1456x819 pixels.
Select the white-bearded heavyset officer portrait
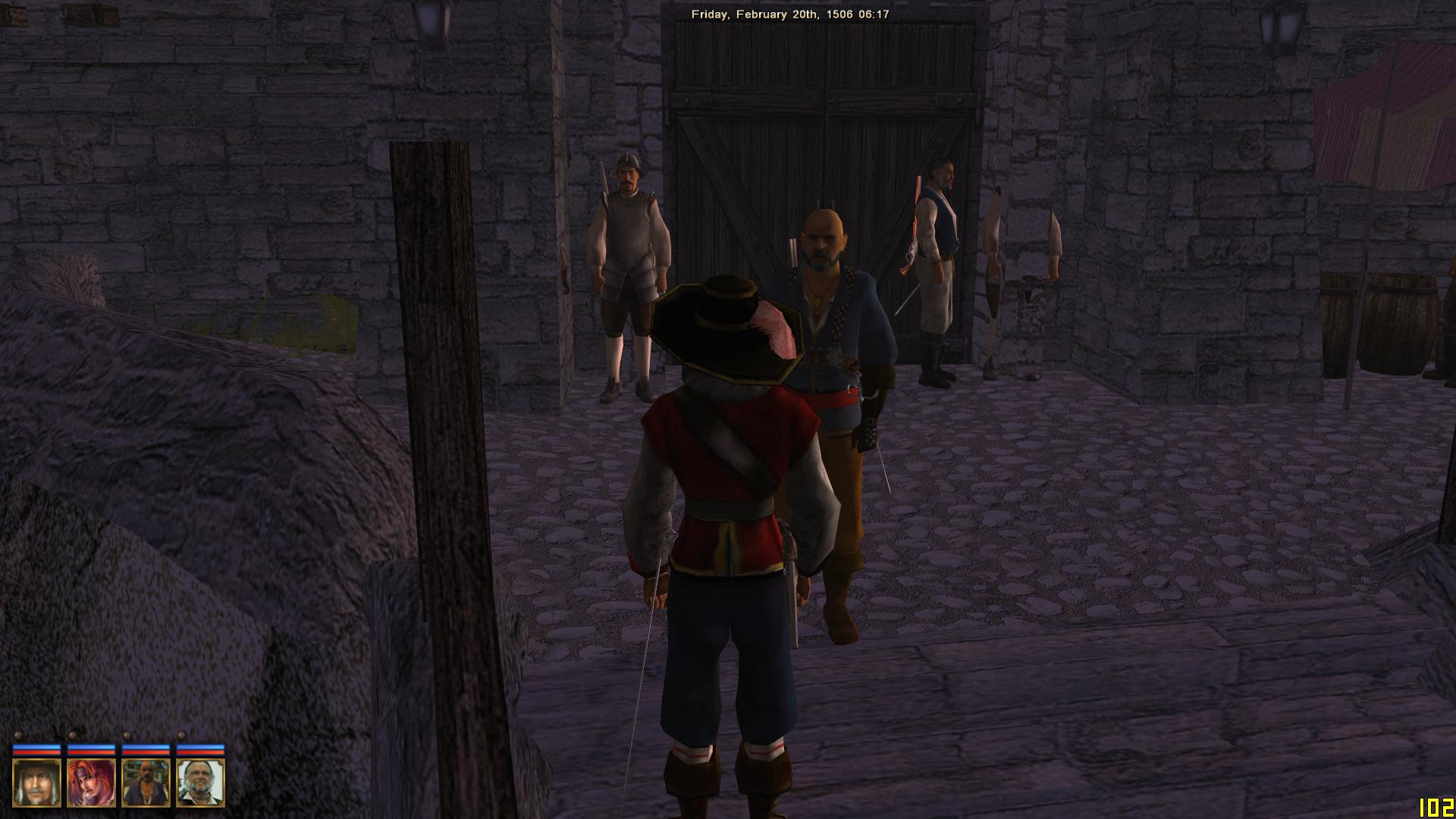[x=201, y=783]
